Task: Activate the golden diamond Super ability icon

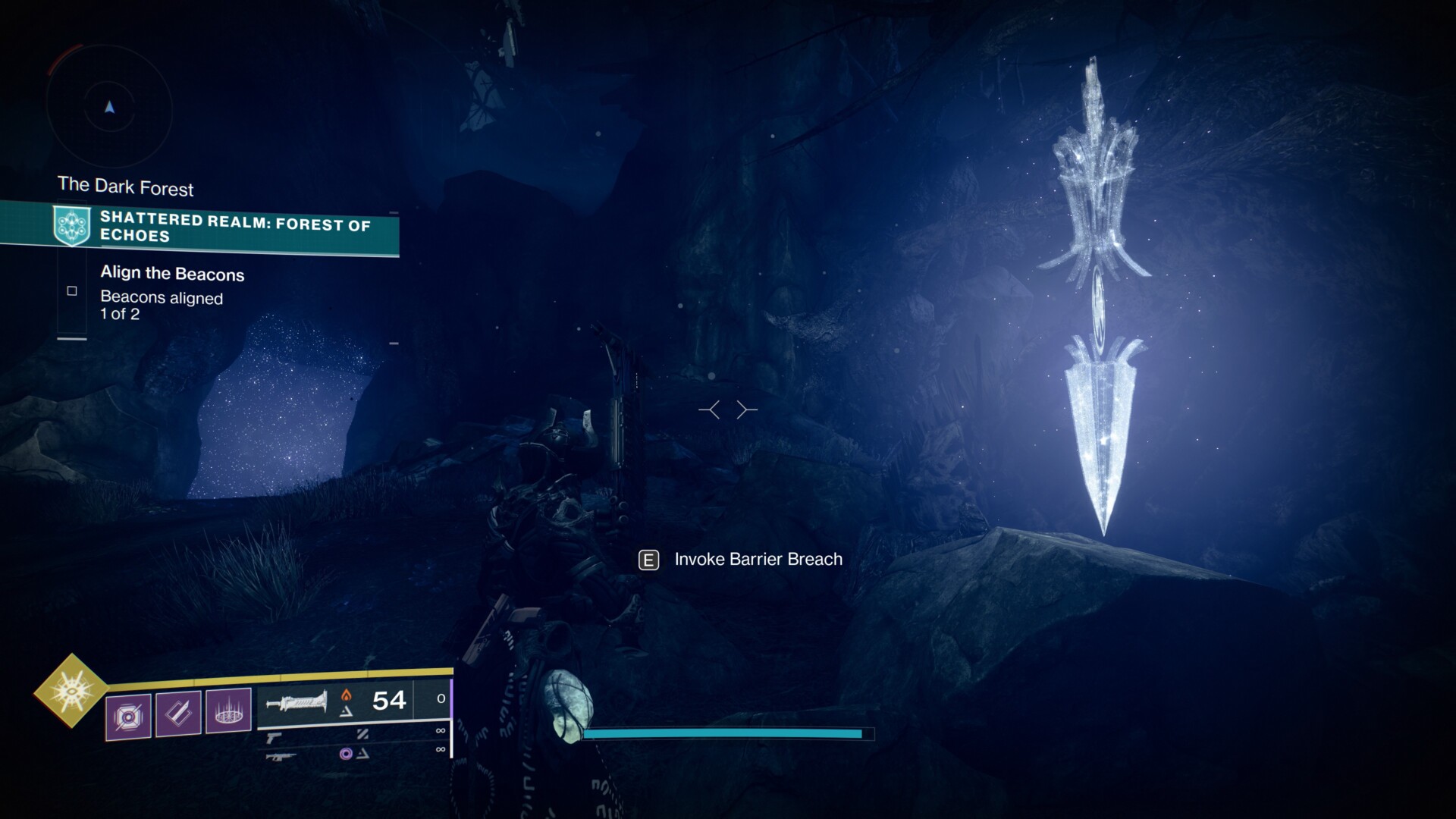Action: point(72,690)
